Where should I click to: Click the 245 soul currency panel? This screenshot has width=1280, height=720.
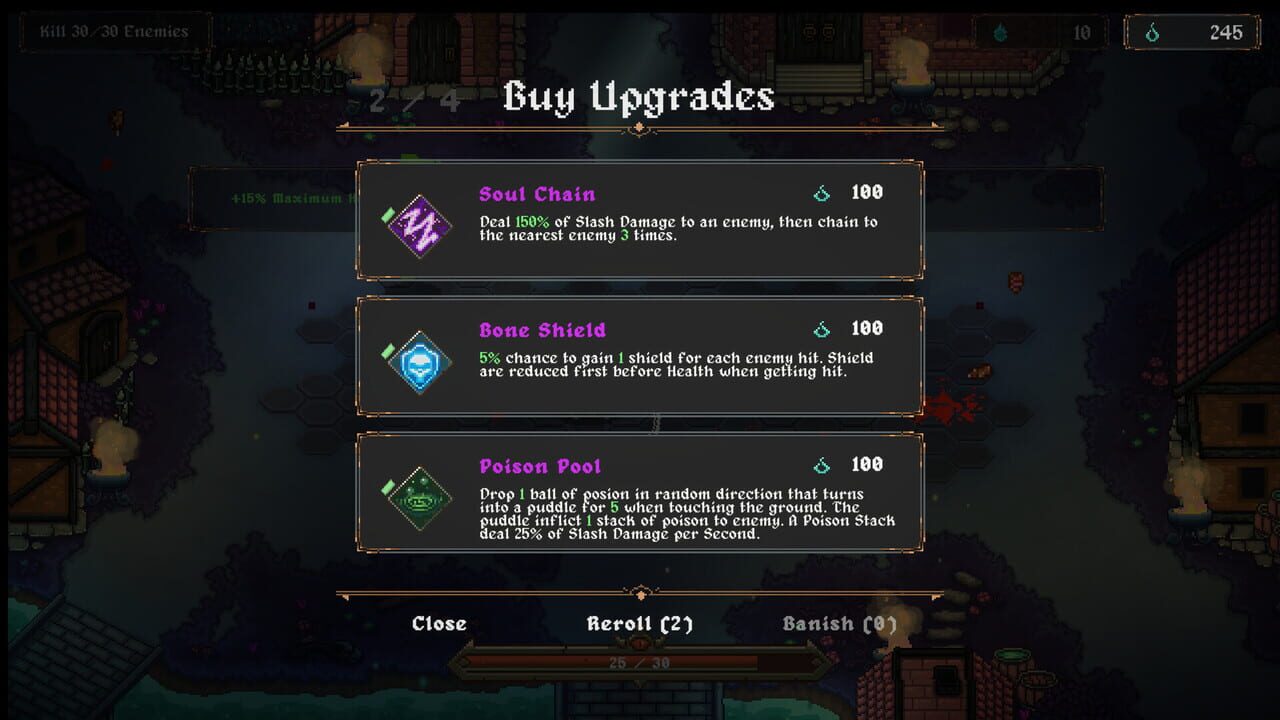pos(1190,31)
